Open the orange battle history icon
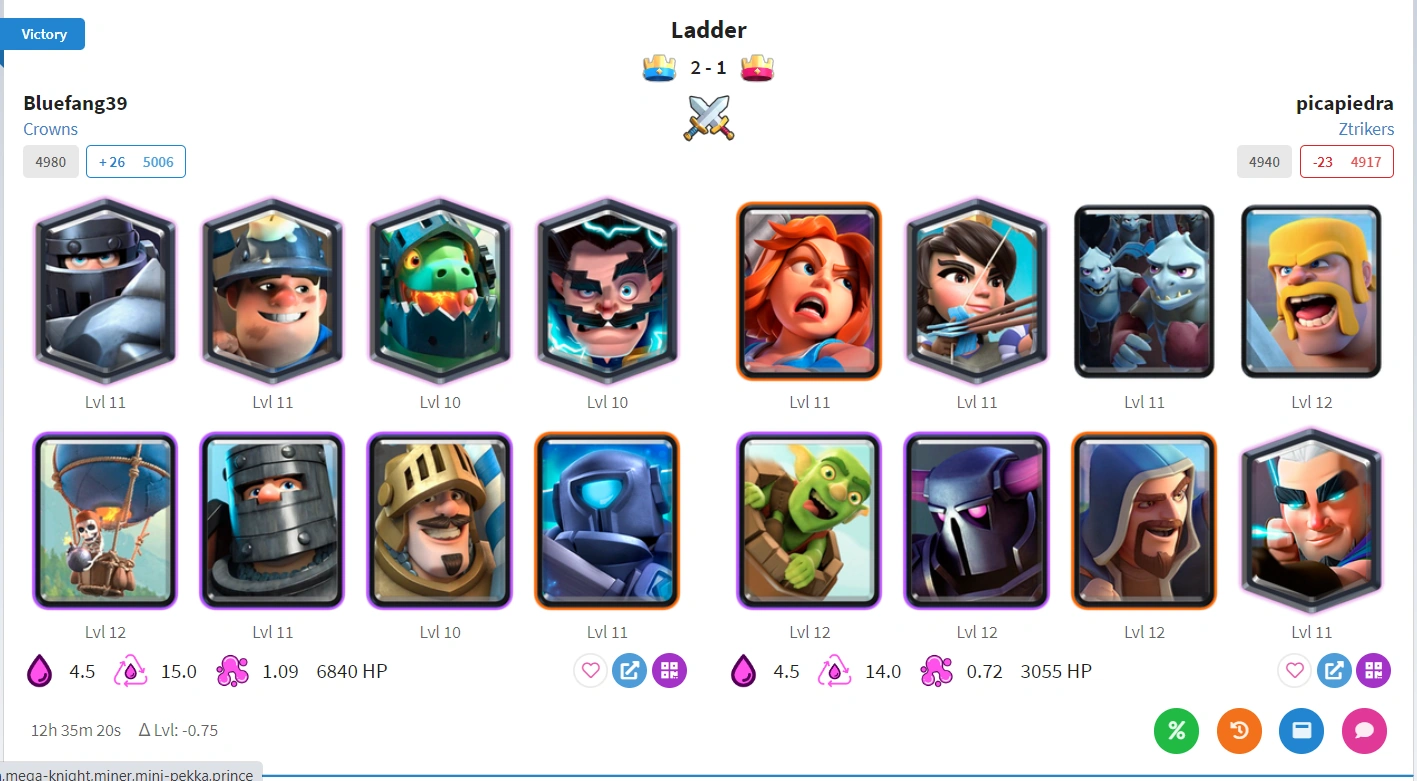 click(x=1239, y=731)
